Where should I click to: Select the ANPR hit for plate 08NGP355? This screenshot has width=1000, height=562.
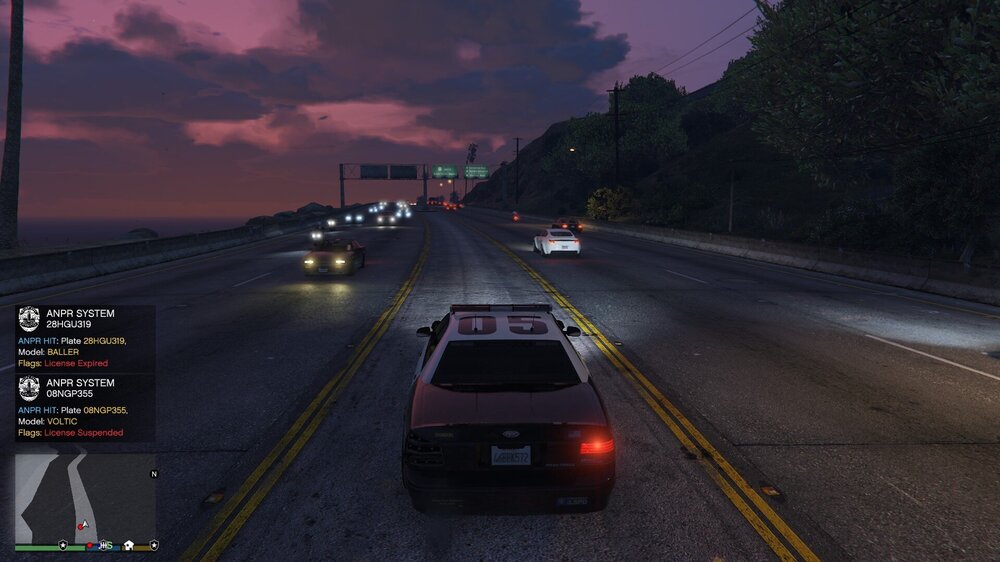(x=85, y=408)
